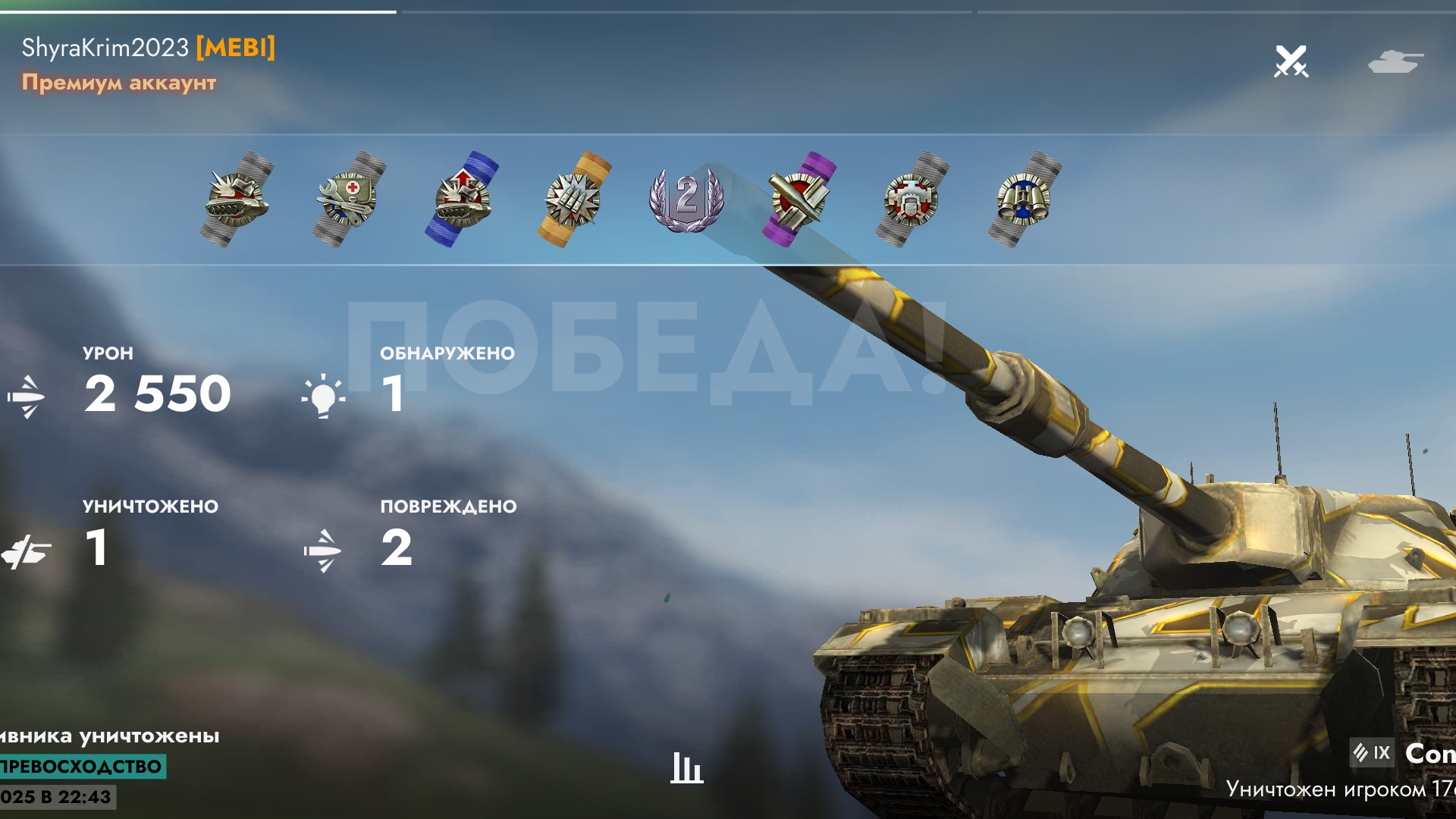Inspect the orange-ribbon starburst medal
The width and height of the screenshot is (1456, 819).
(574, 199)
